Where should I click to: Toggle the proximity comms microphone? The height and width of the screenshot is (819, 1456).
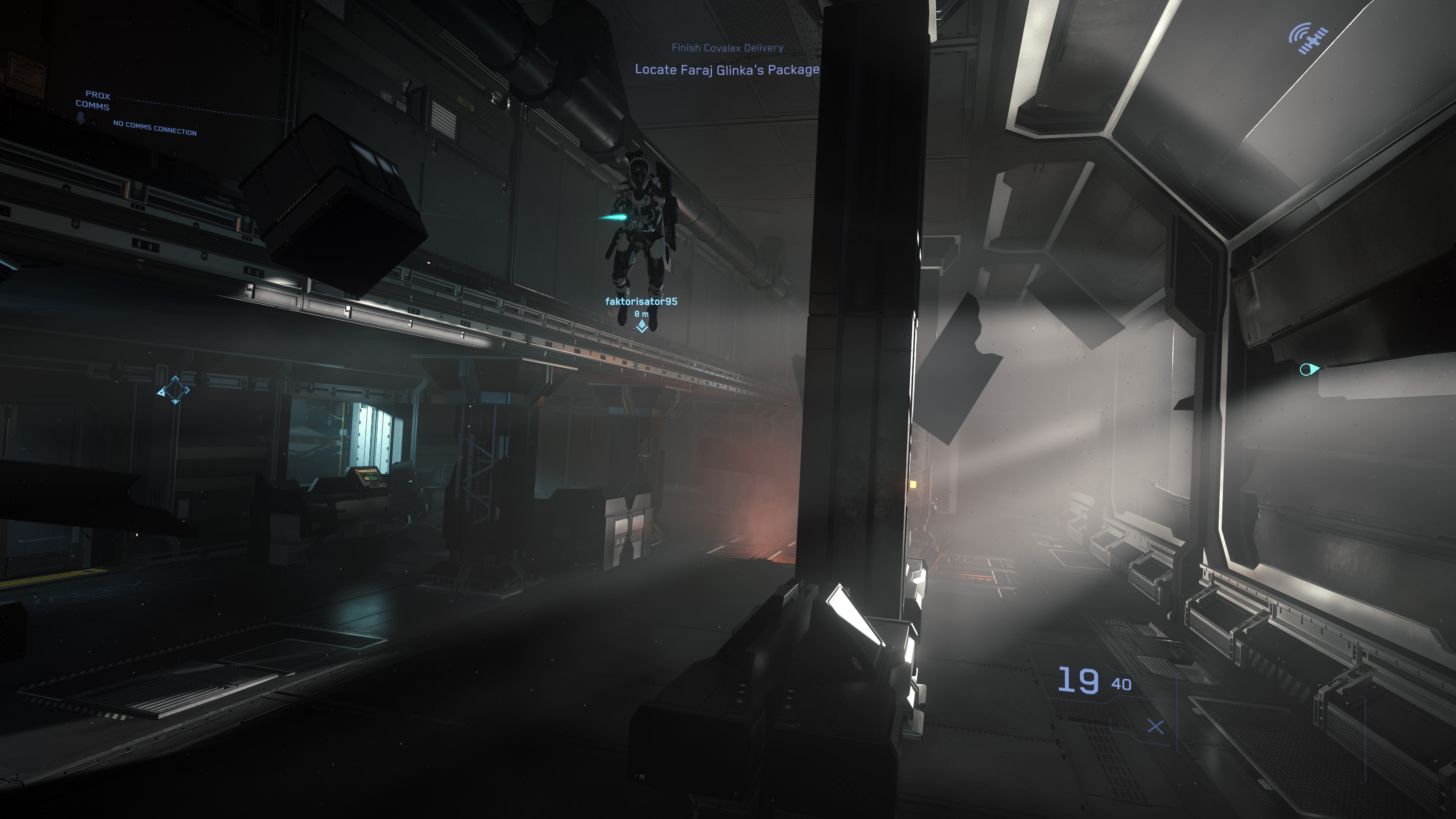(x=80, y=117)
